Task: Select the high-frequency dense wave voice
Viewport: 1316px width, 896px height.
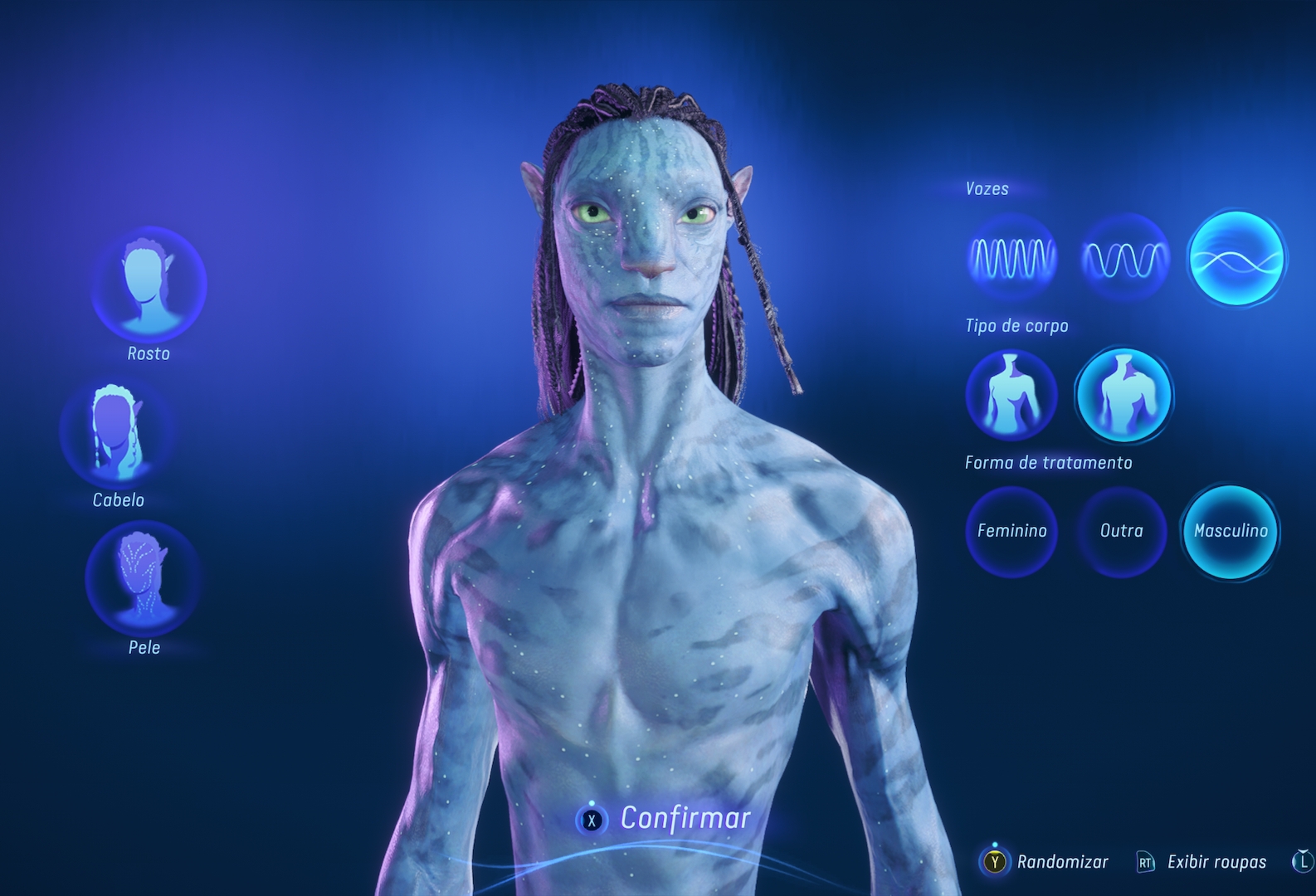Action: [1011, 258]
